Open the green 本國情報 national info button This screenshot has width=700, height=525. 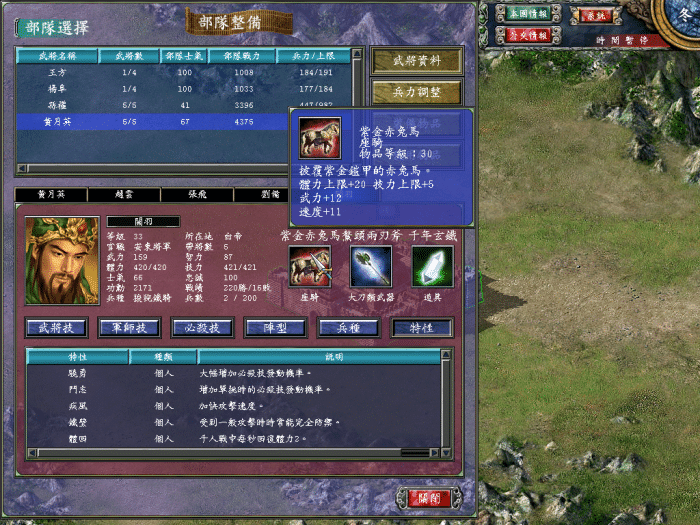point(527,15)
